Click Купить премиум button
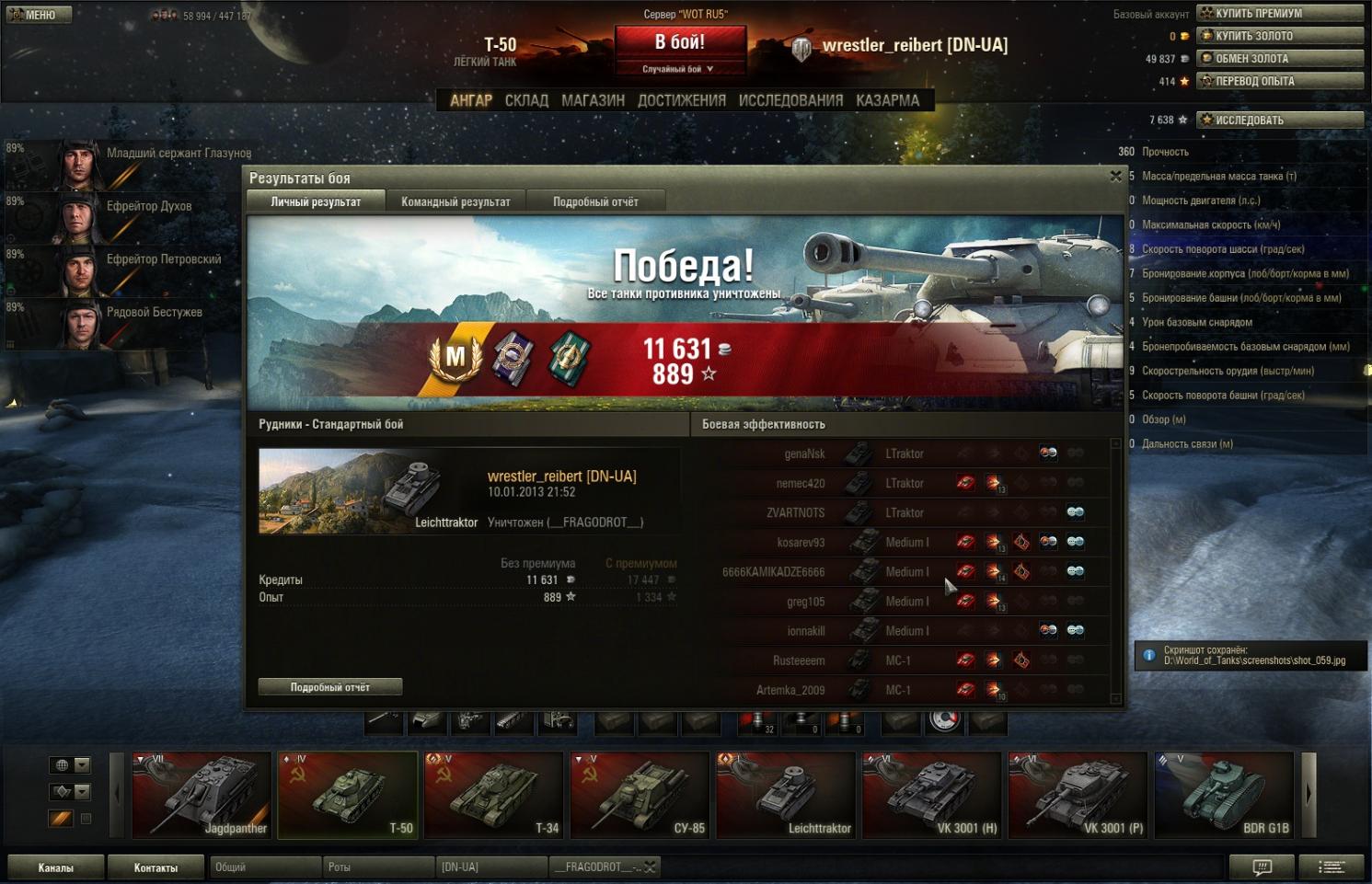Screen dimensions: 1372x884 [1280, 13]
